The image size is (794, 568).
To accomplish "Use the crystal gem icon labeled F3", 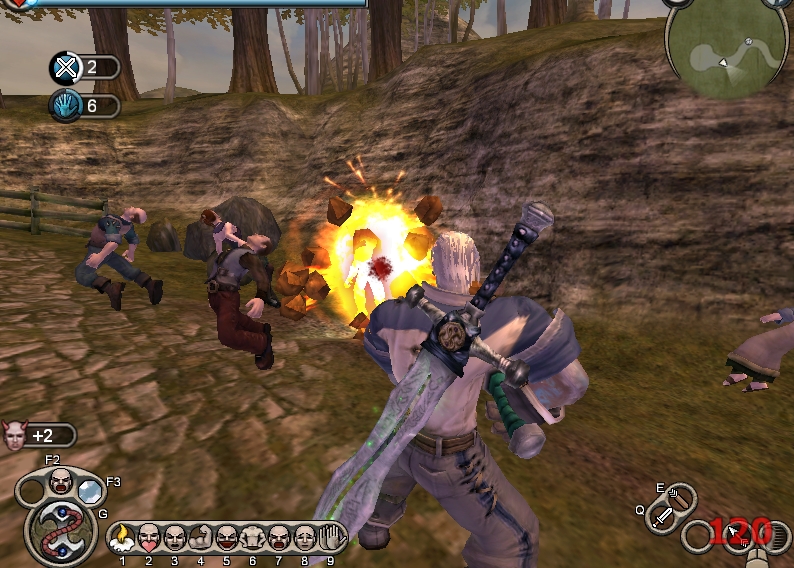I will (x=91, y=491).
